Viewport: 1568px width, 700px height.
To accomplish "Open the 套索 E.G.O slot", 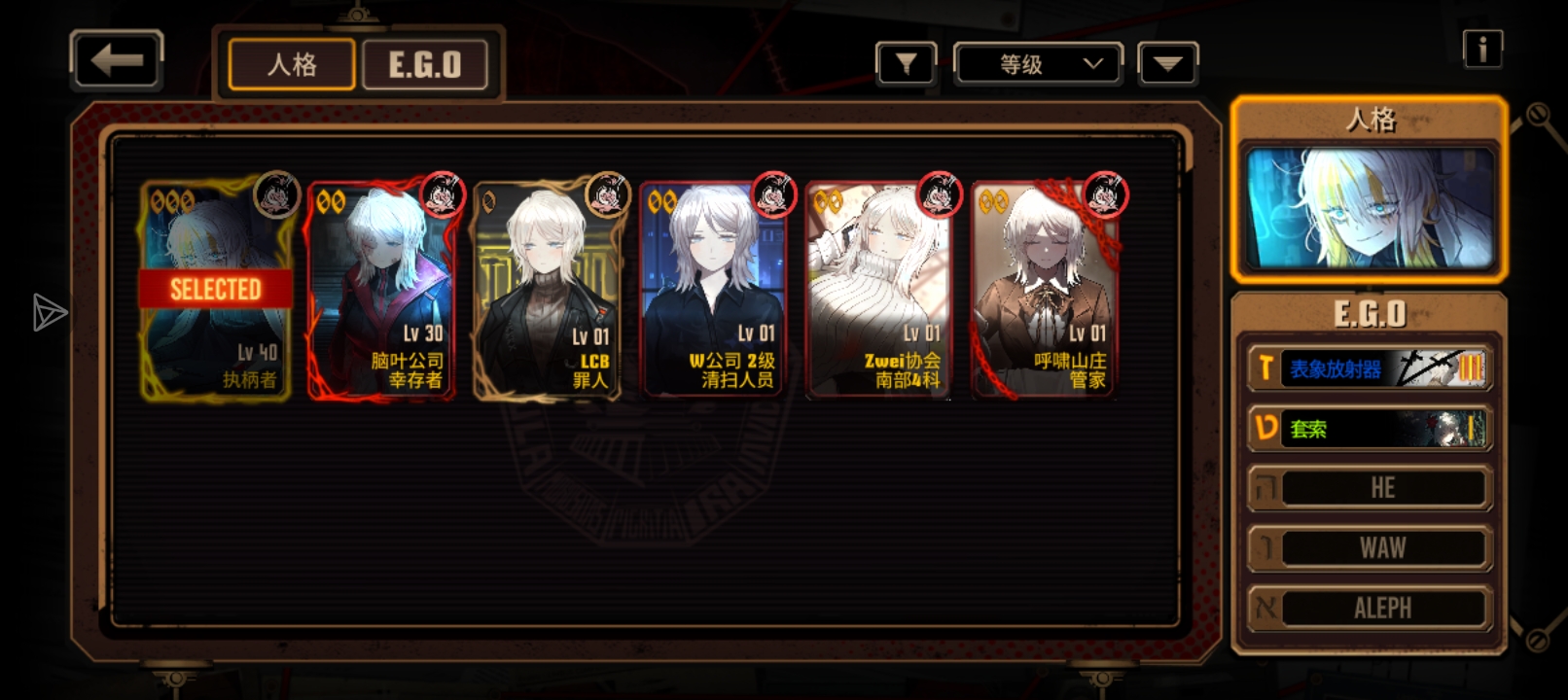I will 1370,429.
